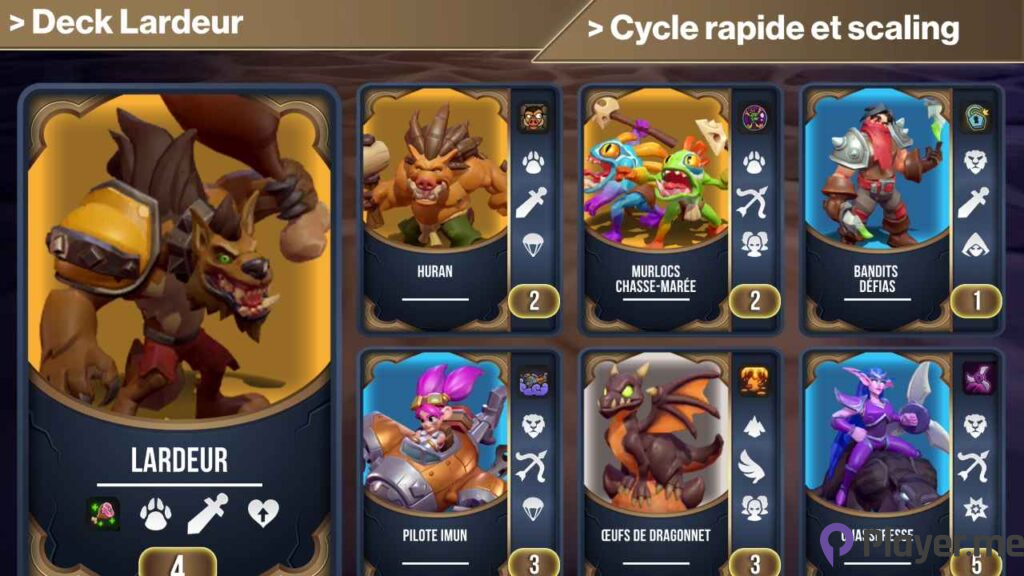Click the parachute trait icon on Huran
Viewport: 1024px width, 576px height.
coord(533,243)
